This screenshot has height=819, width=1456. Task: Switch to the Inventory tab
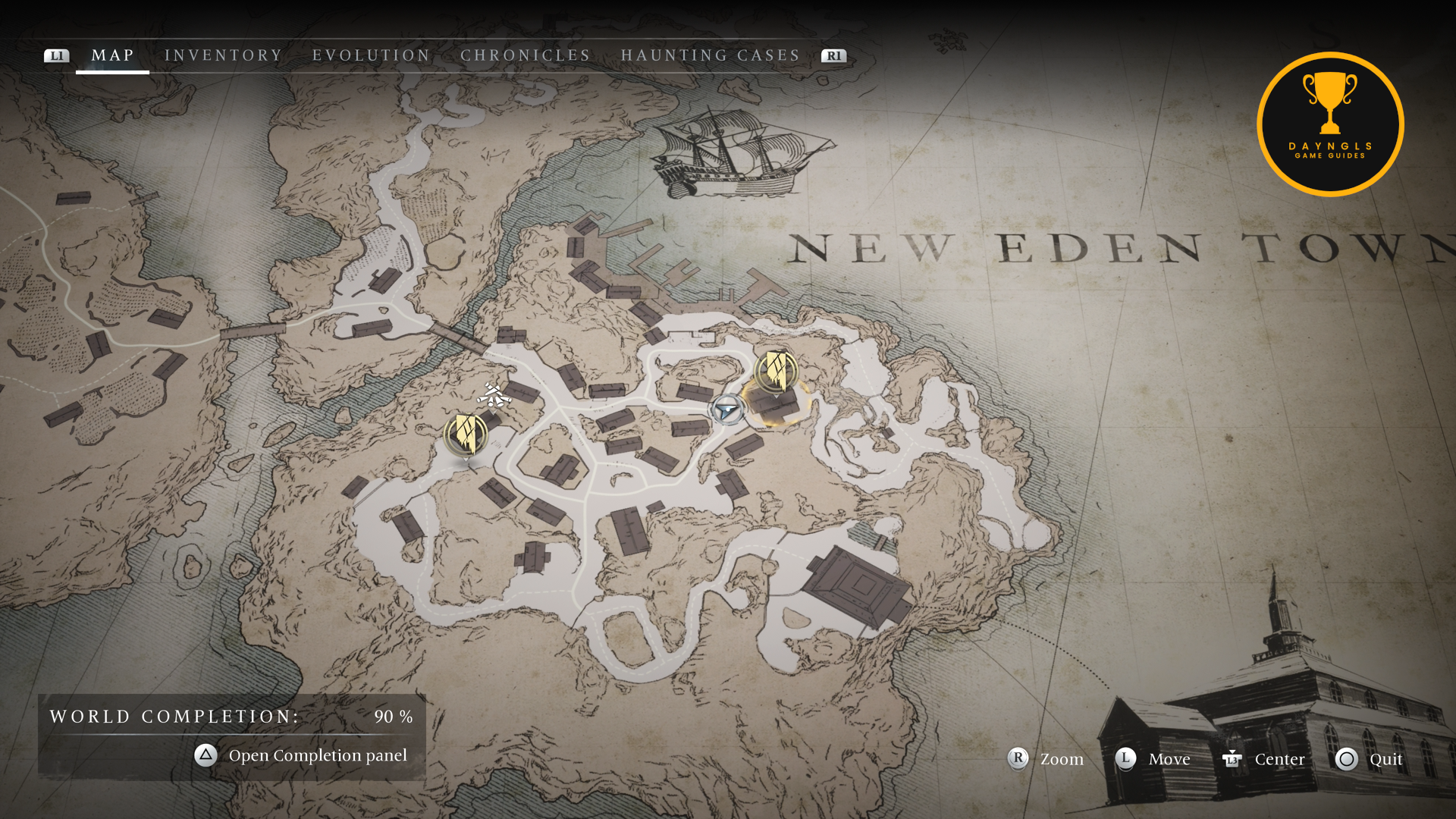click(x=223, y=55)
